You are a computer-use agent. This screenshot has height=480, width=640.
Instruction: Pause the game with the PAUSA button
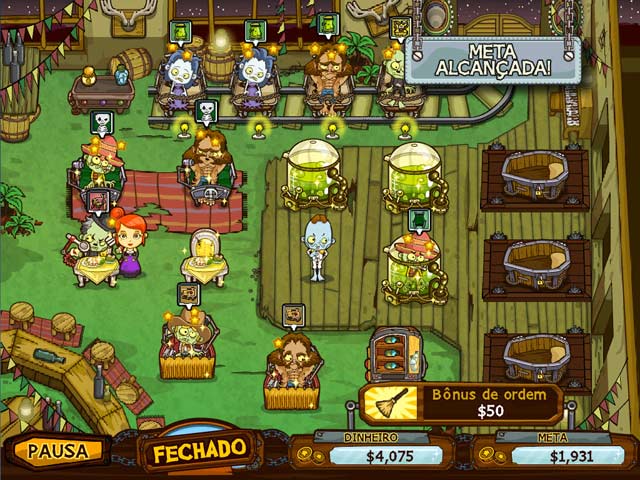(58, 450)
